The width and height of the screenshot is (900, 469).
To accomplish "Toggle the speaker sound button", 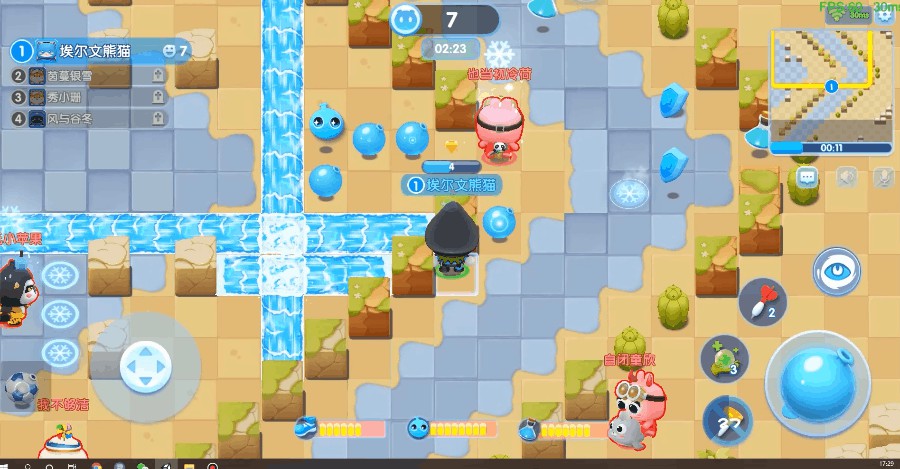I will [x=847, y=177].
